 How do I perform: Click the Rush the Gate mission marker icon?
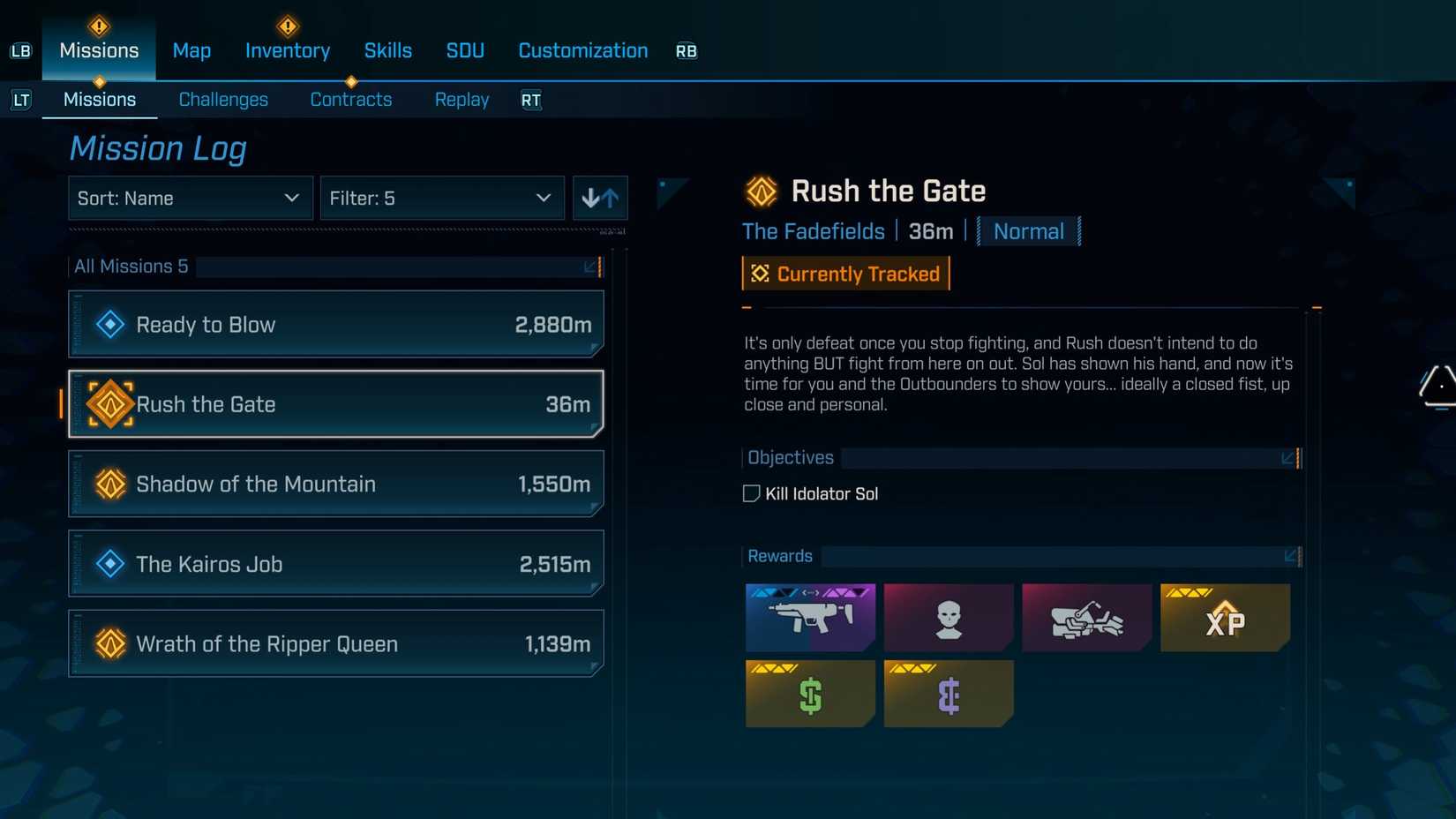coord(109,404)
